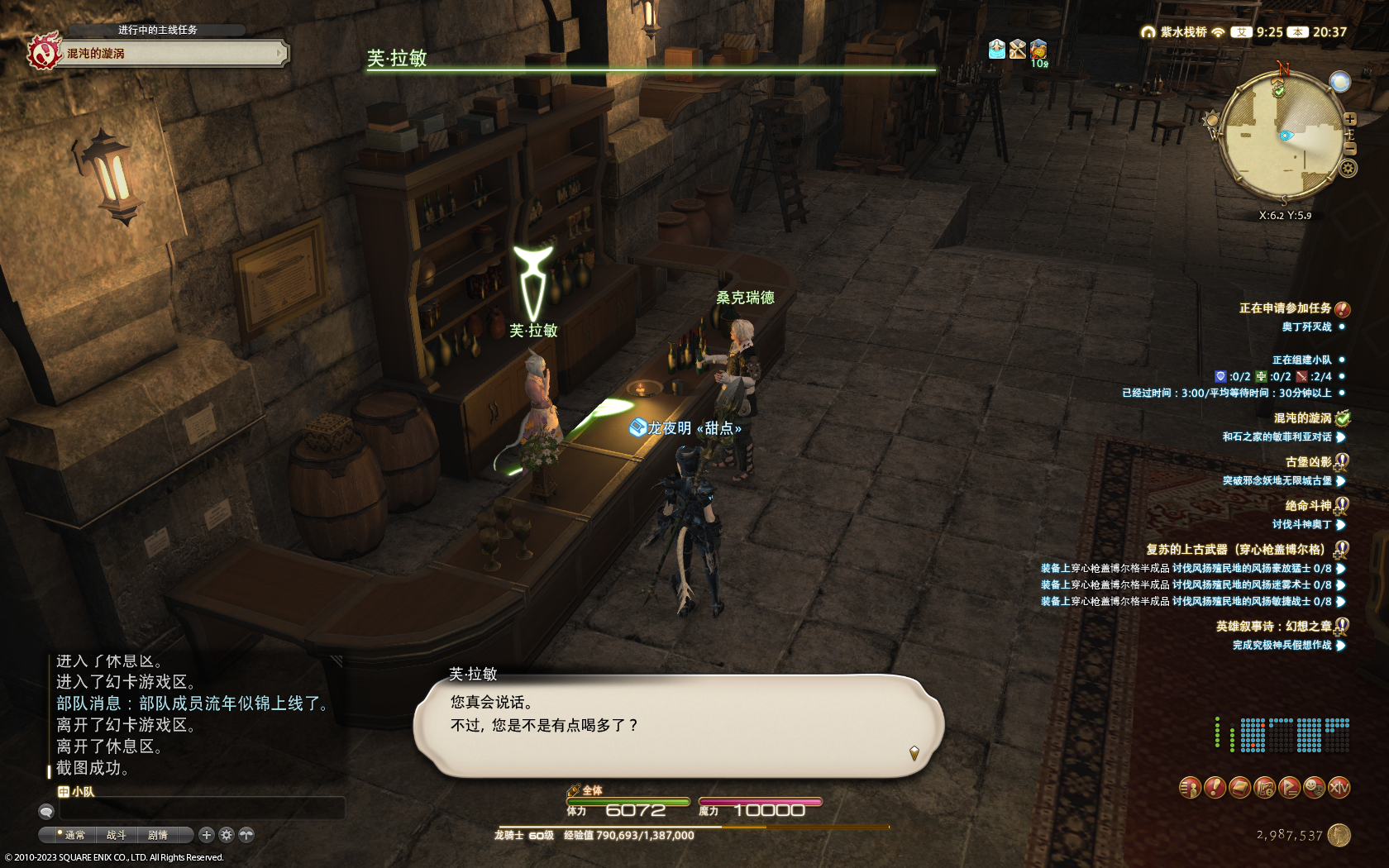Open the duty exclamation-mark menu icon
Screen dimensions: 1389x868
coord(1214,788)
